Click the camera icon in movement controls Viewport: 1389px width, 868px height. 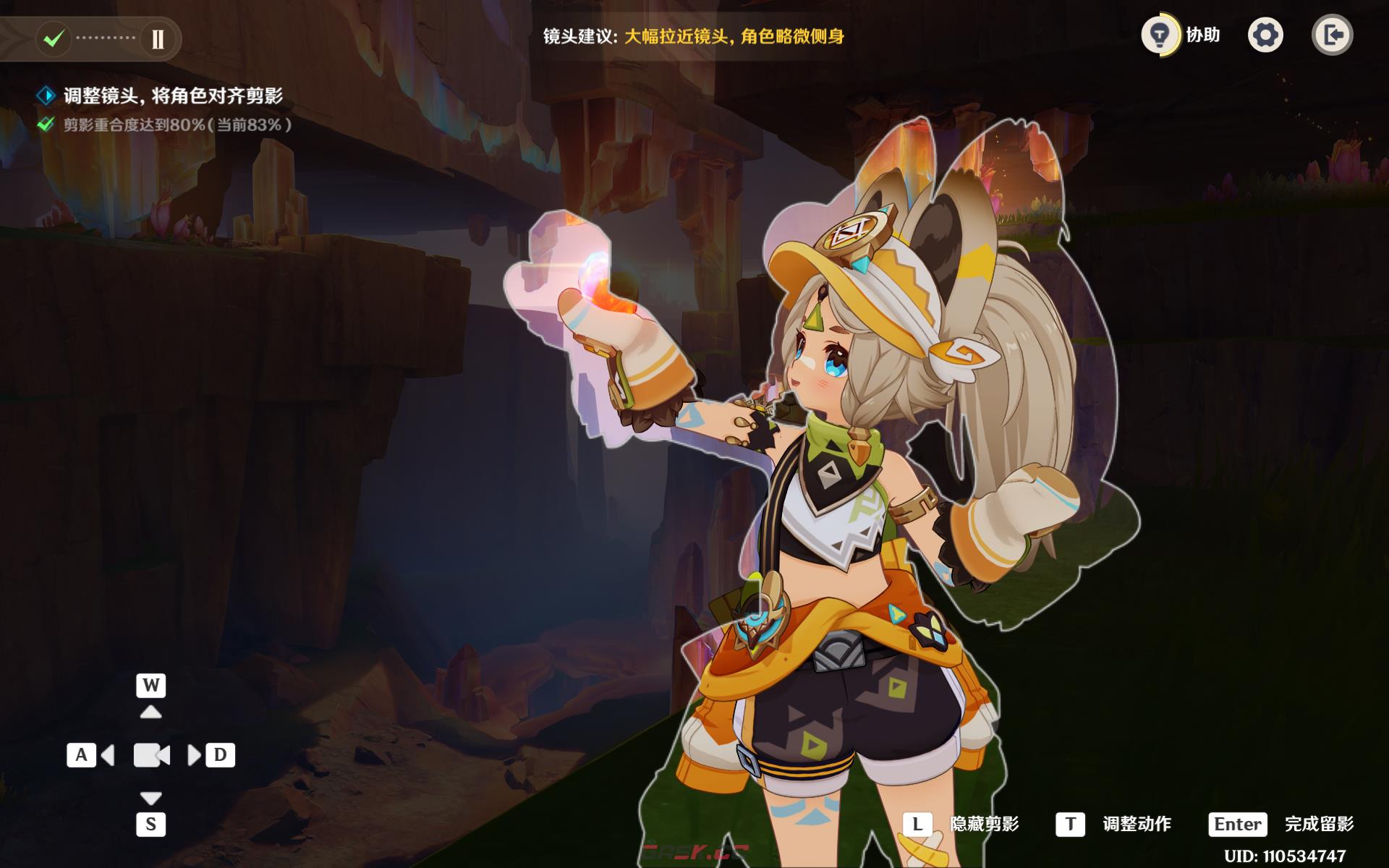pos(150,755)
